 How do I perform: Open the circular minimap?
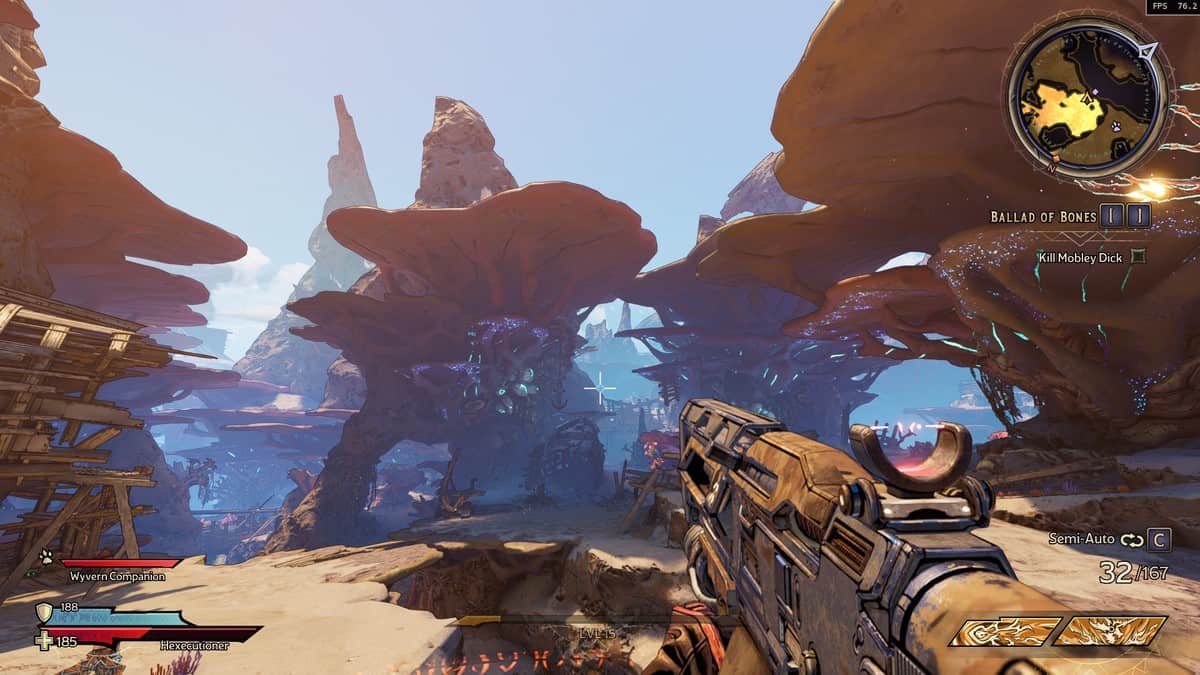[1087, 98]
